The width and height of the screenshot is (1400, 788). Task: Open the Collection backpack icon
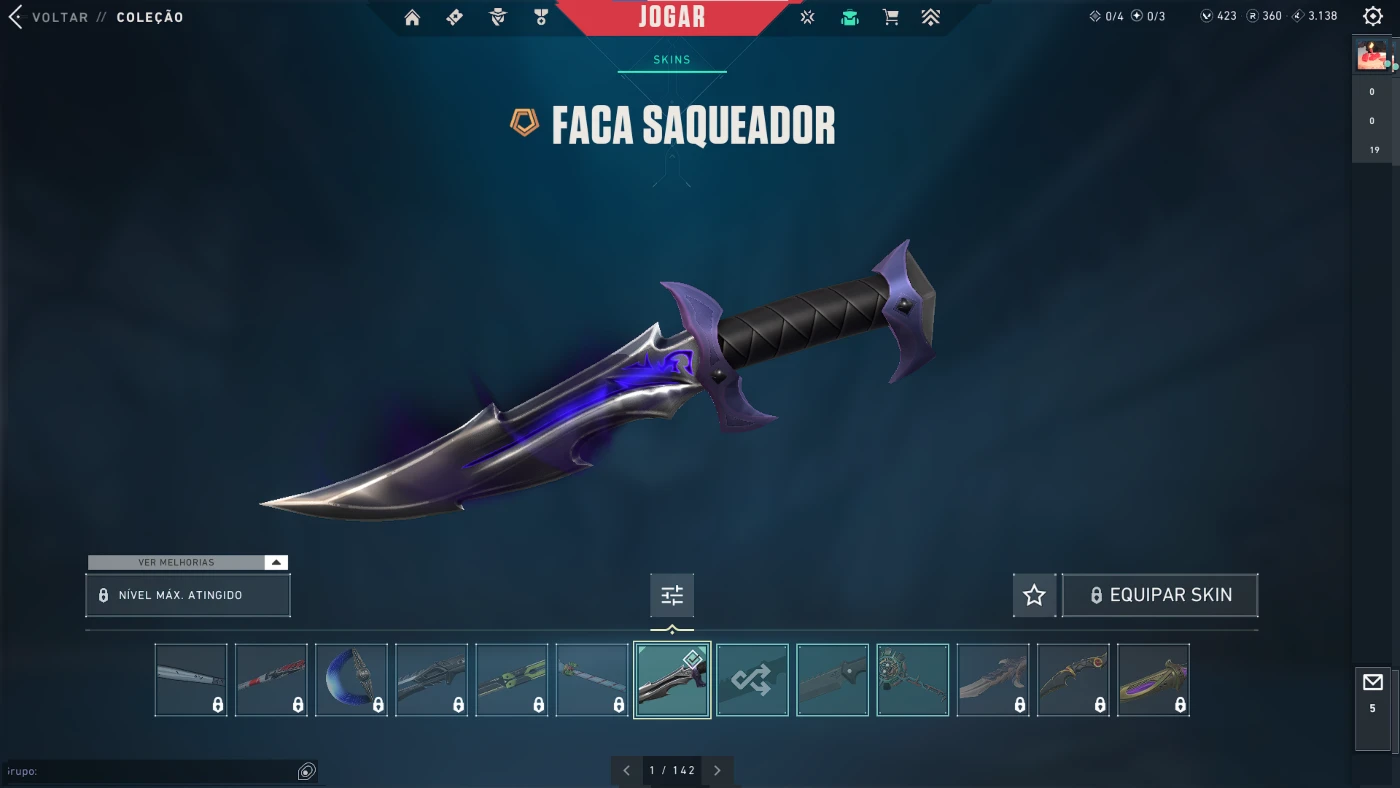(x=849, y=17)
